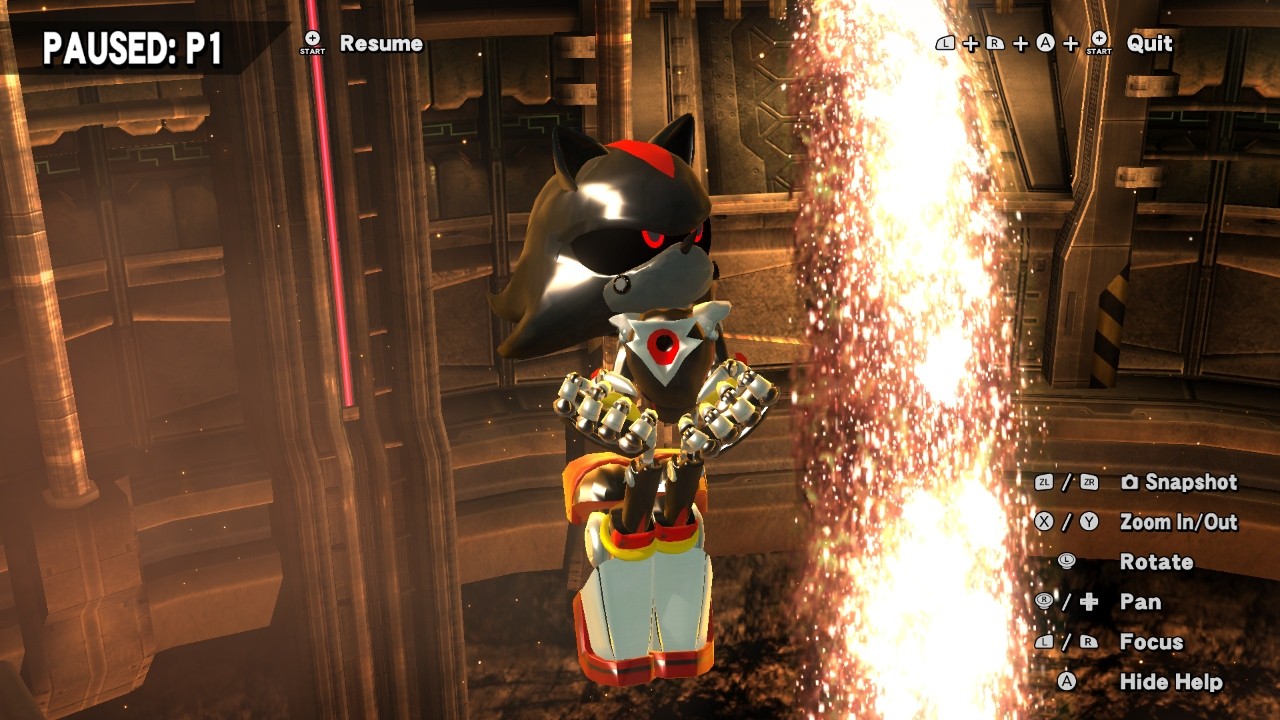The height and width of the screenshot is (720, 1280).
Task: Select the left-stick icon next to Rotate
Action: click(1067, 562)
